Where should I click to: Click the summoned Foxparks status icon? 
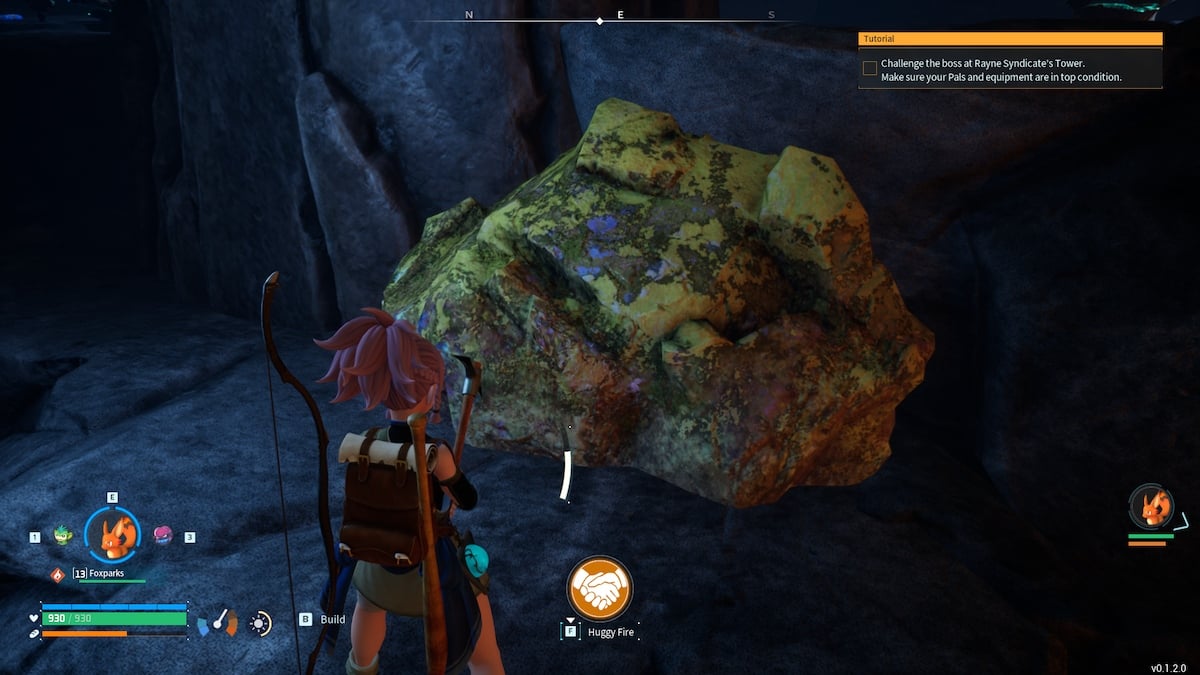(x=1150, y=507)
